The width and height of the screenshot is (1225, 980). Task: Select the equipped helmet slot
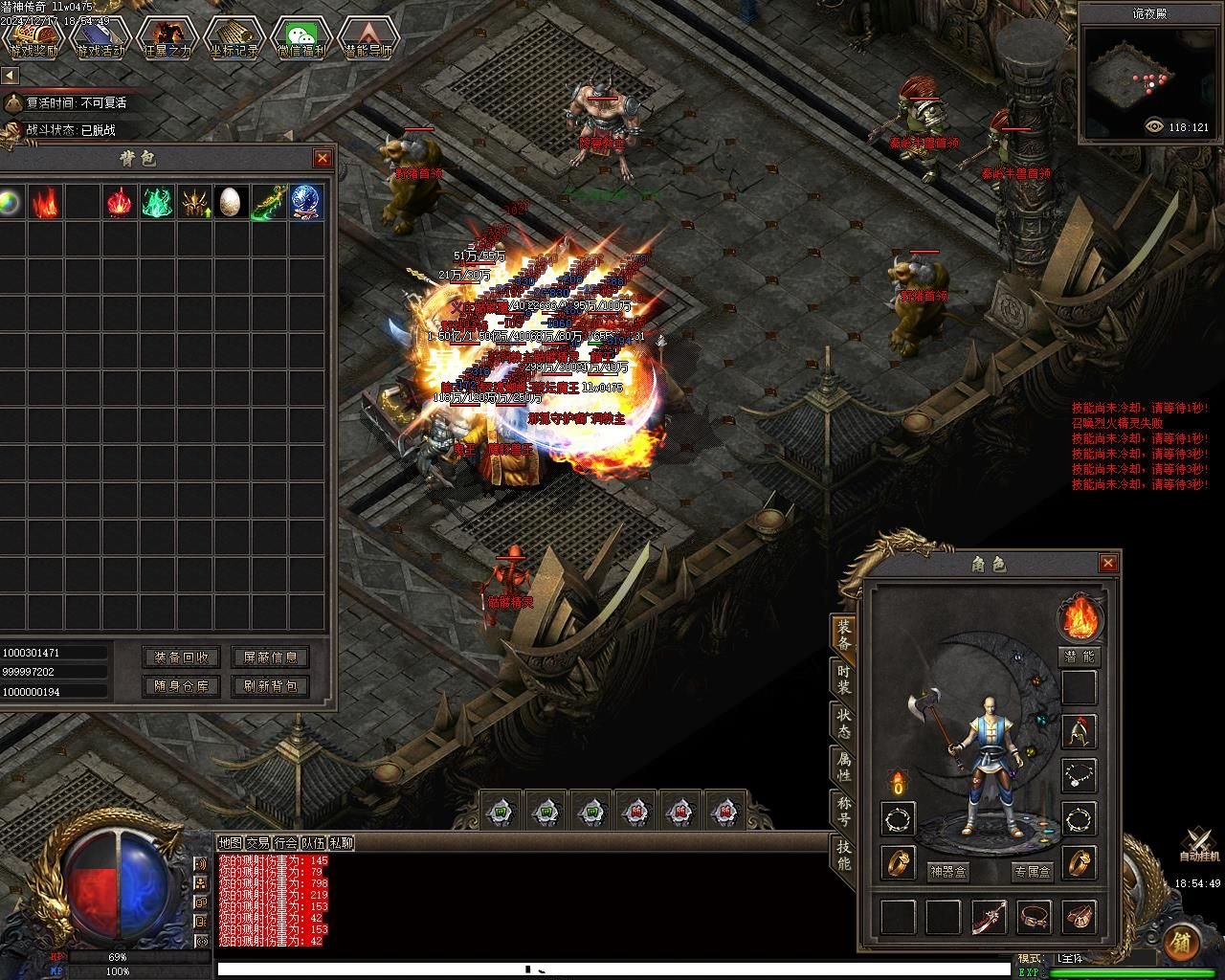(1080, 732)
